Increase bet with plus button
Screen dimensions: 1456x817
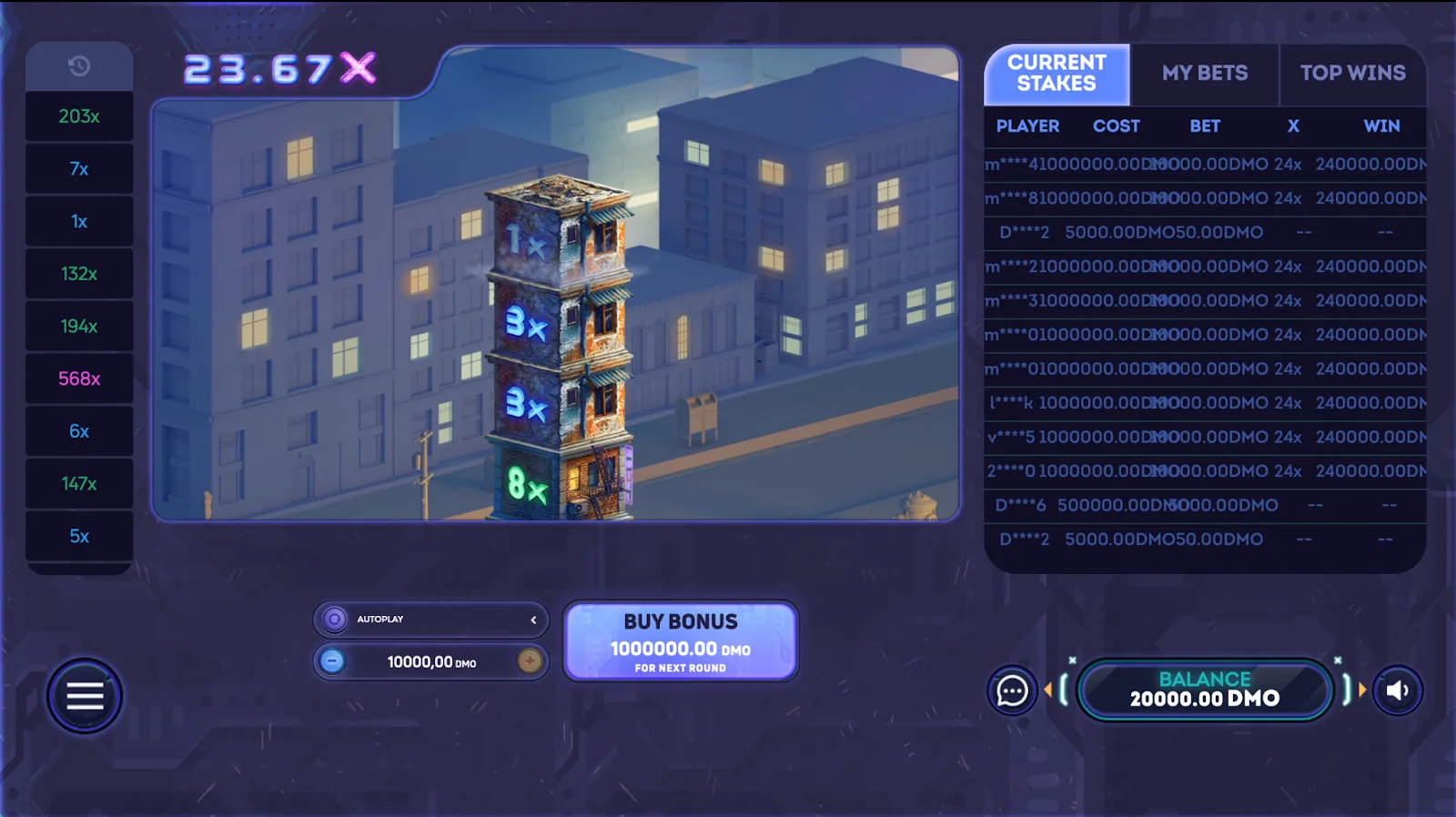[530, 661]
